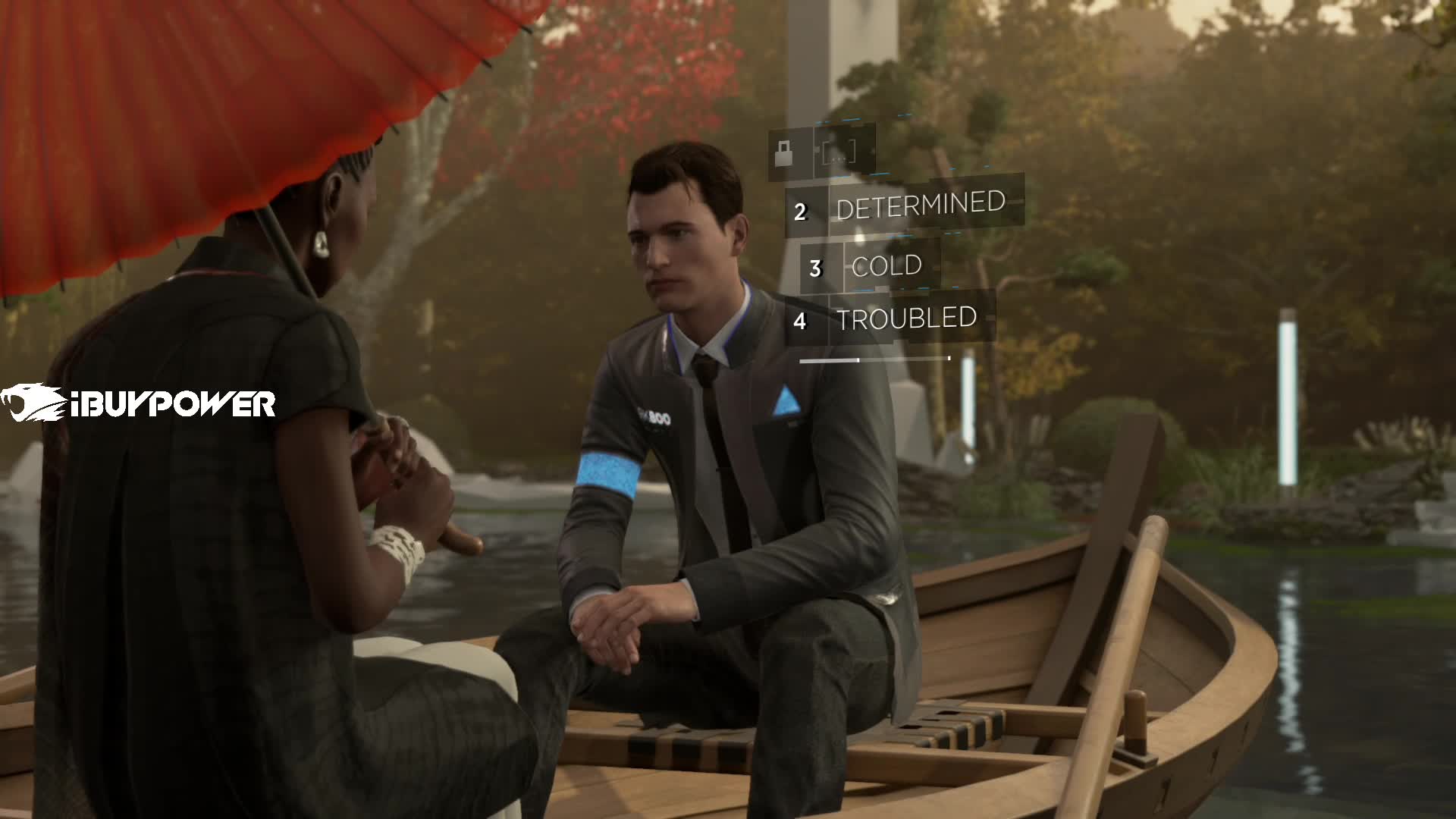
Task: Pick the TROUBLED reply option
Action: click(x=906, y=319)
